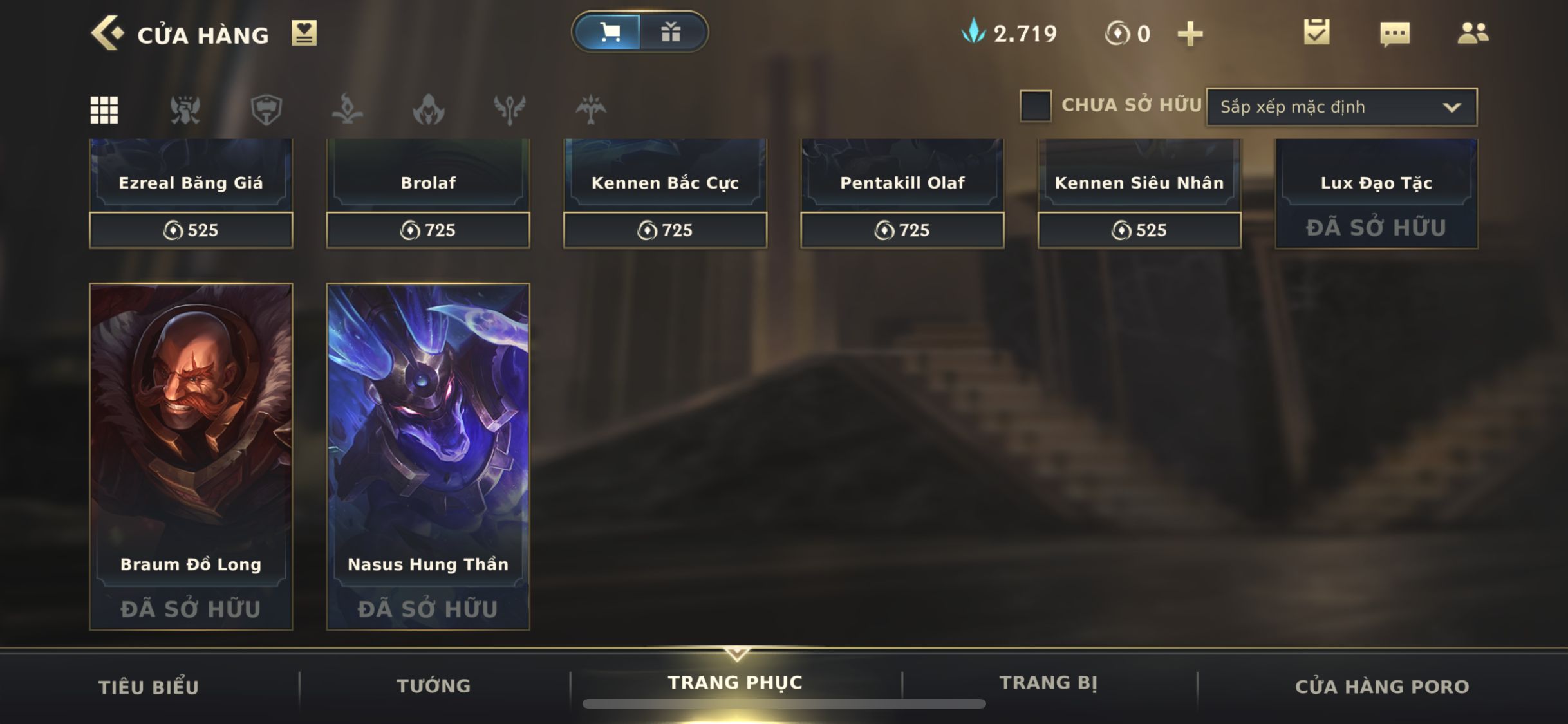Viewport: 1568px width, 724px height.
Task: Open the Cửa Hàng Poro tab
Action: coord(1382,687)
